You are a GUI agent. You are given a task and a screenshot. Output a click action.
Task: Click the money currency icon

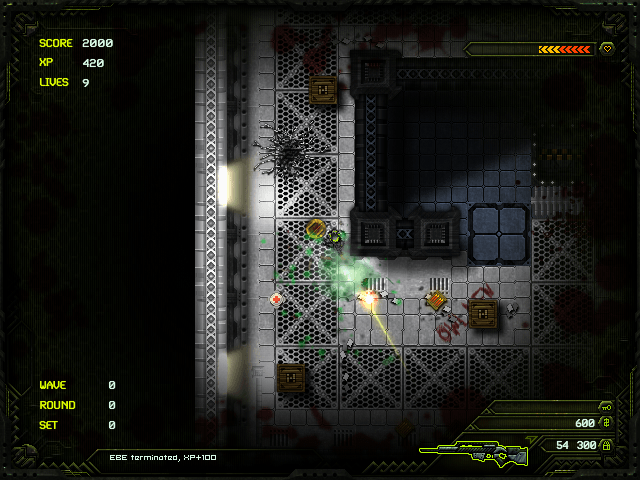606,424
